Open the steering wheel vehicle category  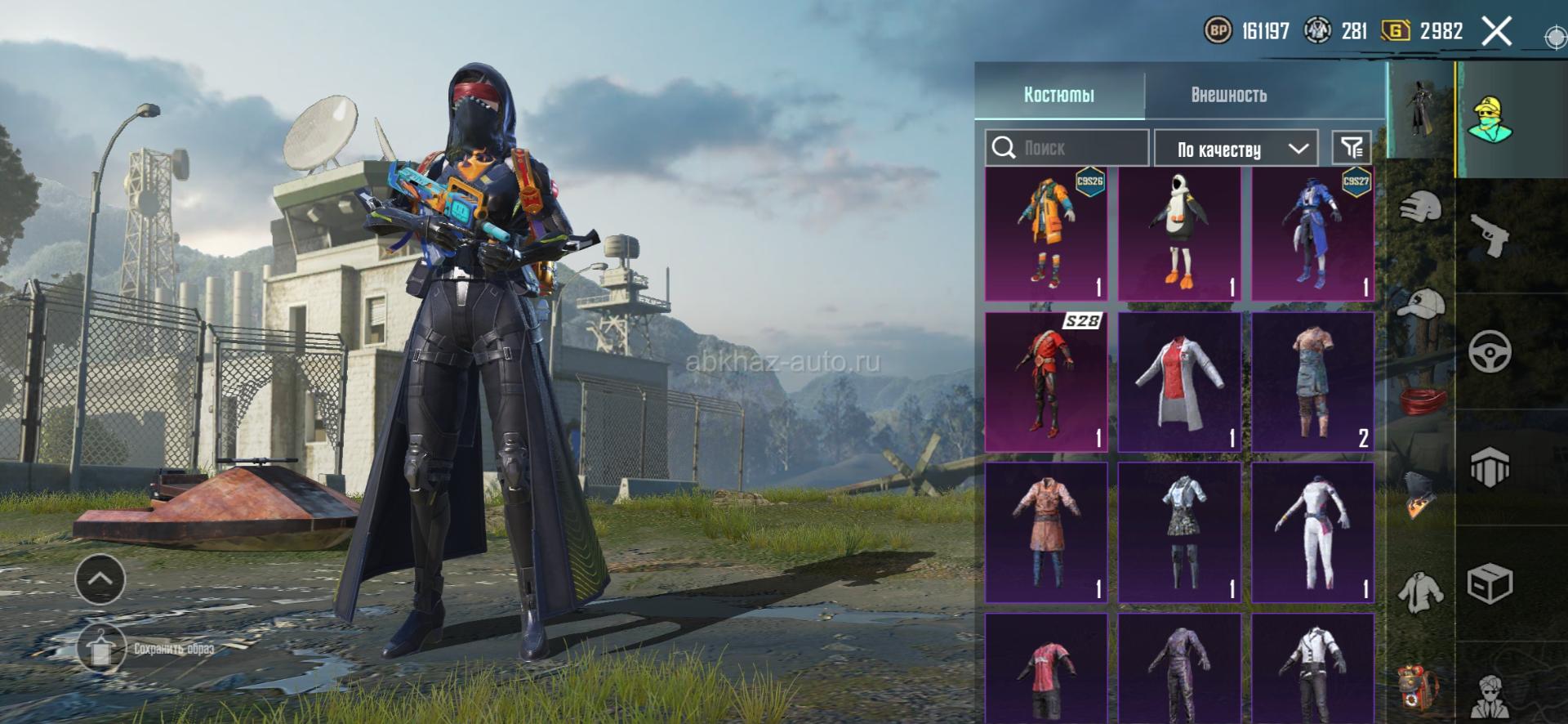click(x=1490, y=352)
